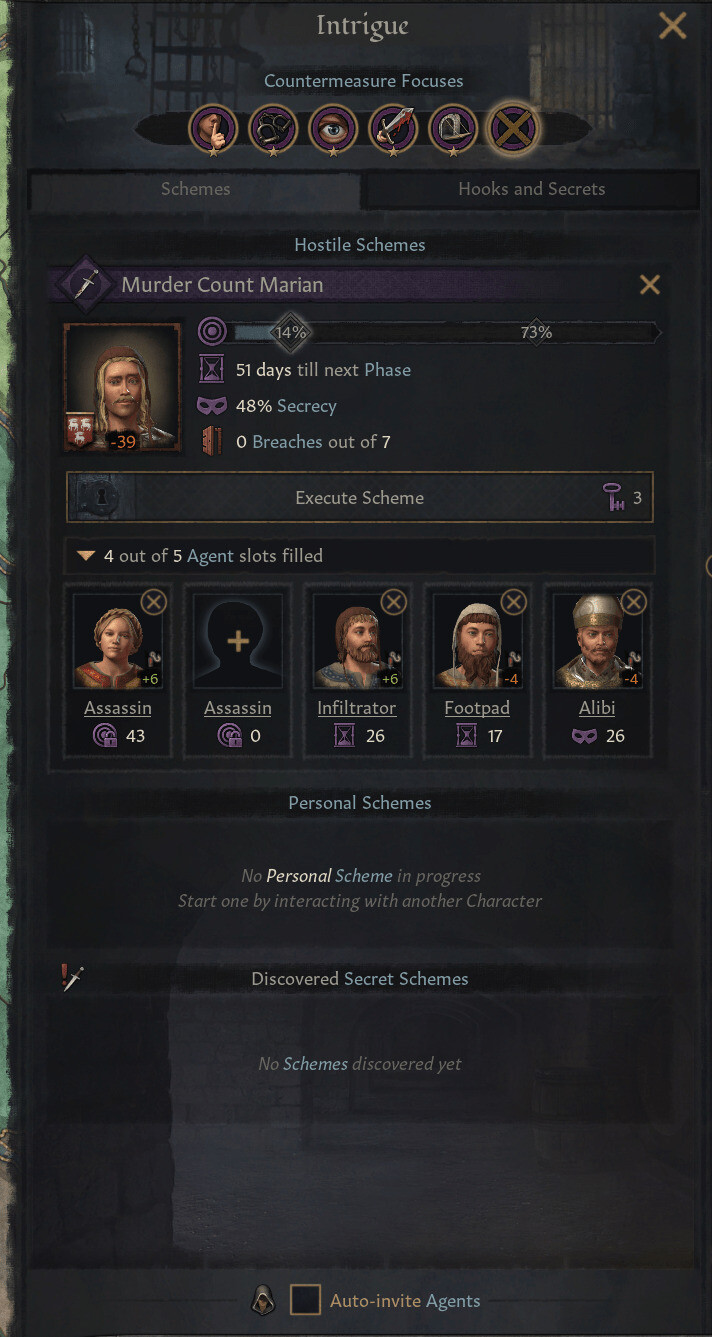712x1337 pixels.
Task: Choose the crossed-out no countermeasure option
Action: click(514, 128)
